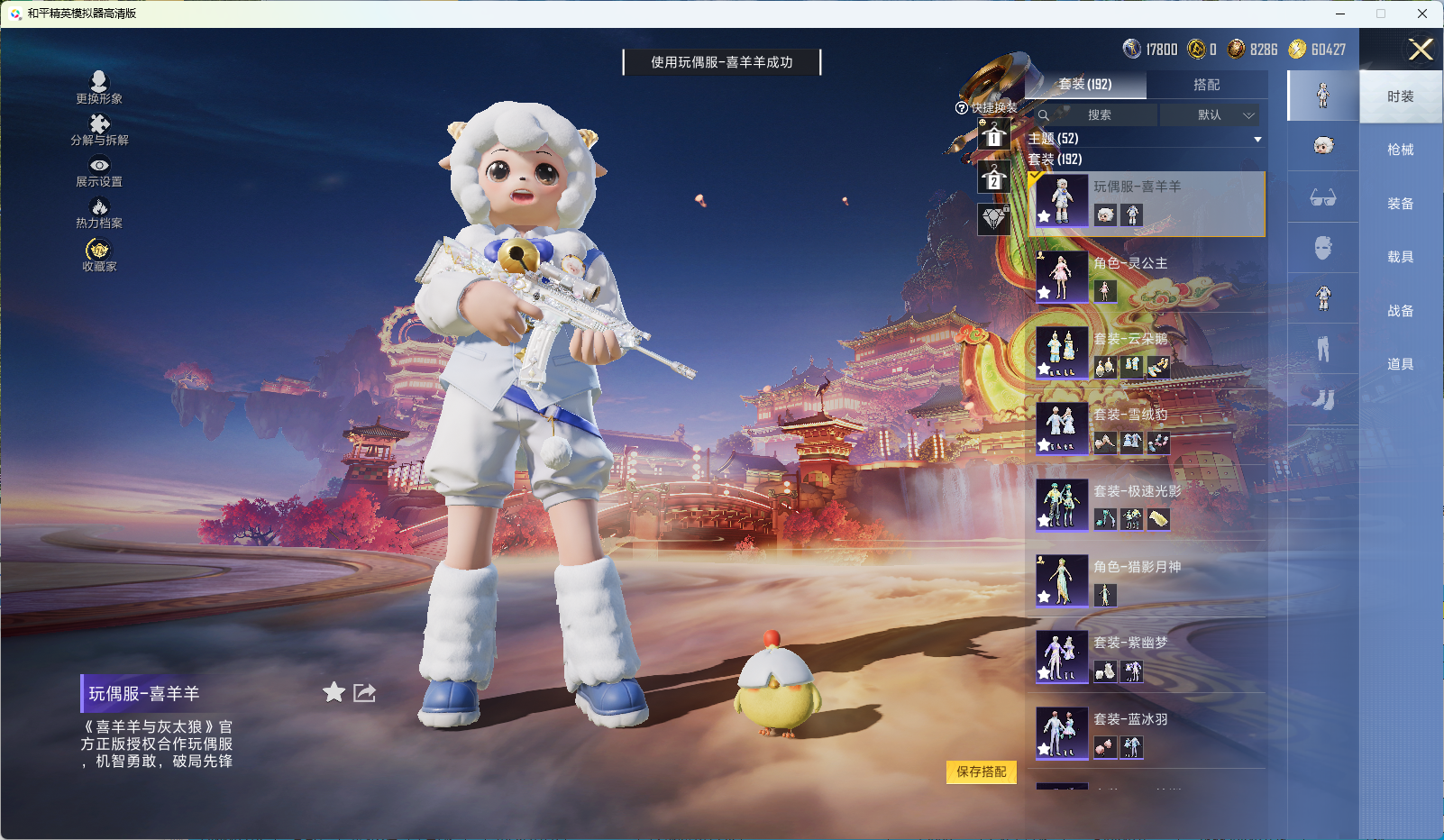Open the 更换形象 character change panel
Screen dimensions: 1444x840
[100, 87]
